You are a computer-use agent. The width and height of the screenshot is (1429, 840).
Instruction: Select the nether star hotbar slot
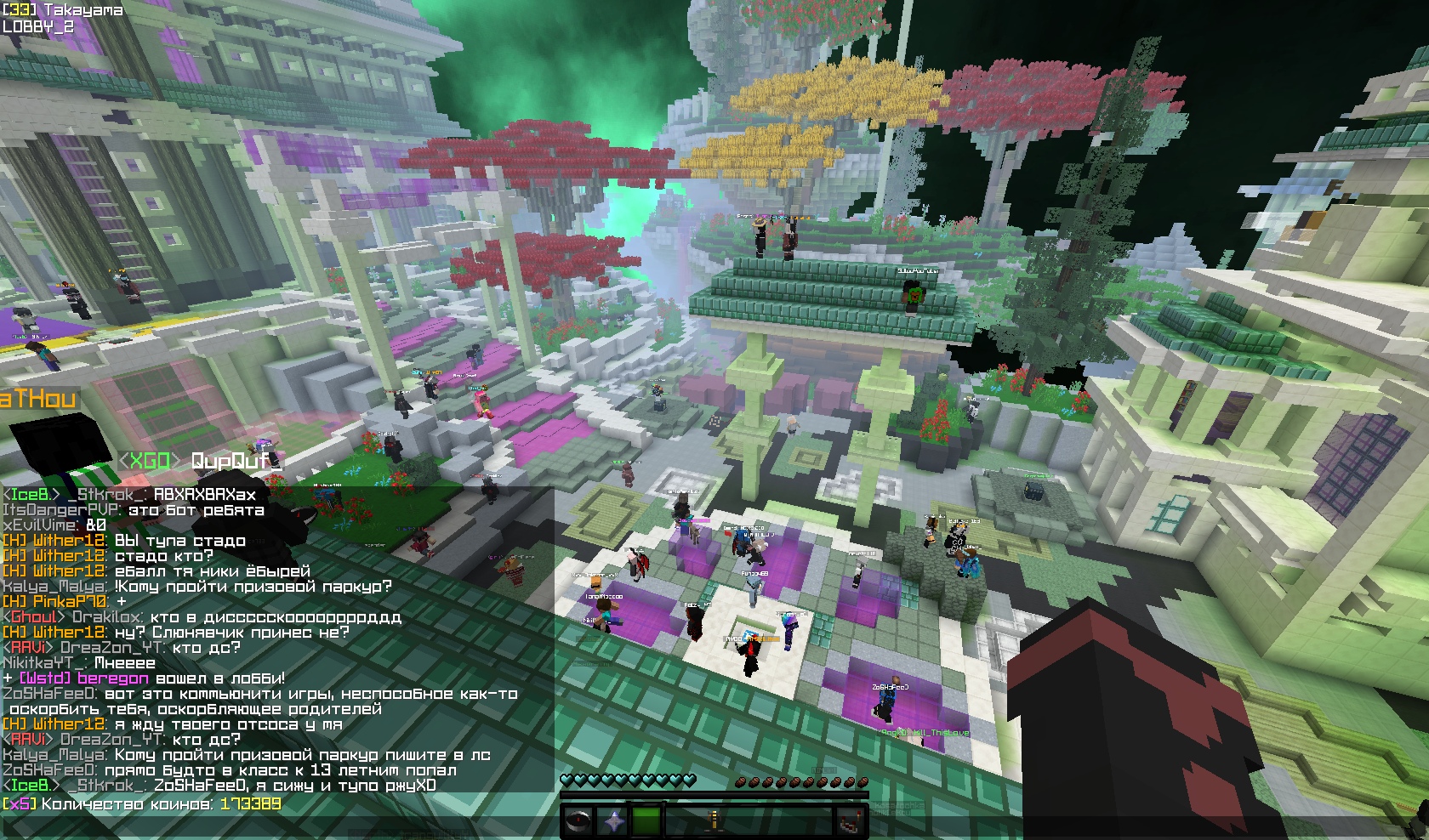(612, 821)
